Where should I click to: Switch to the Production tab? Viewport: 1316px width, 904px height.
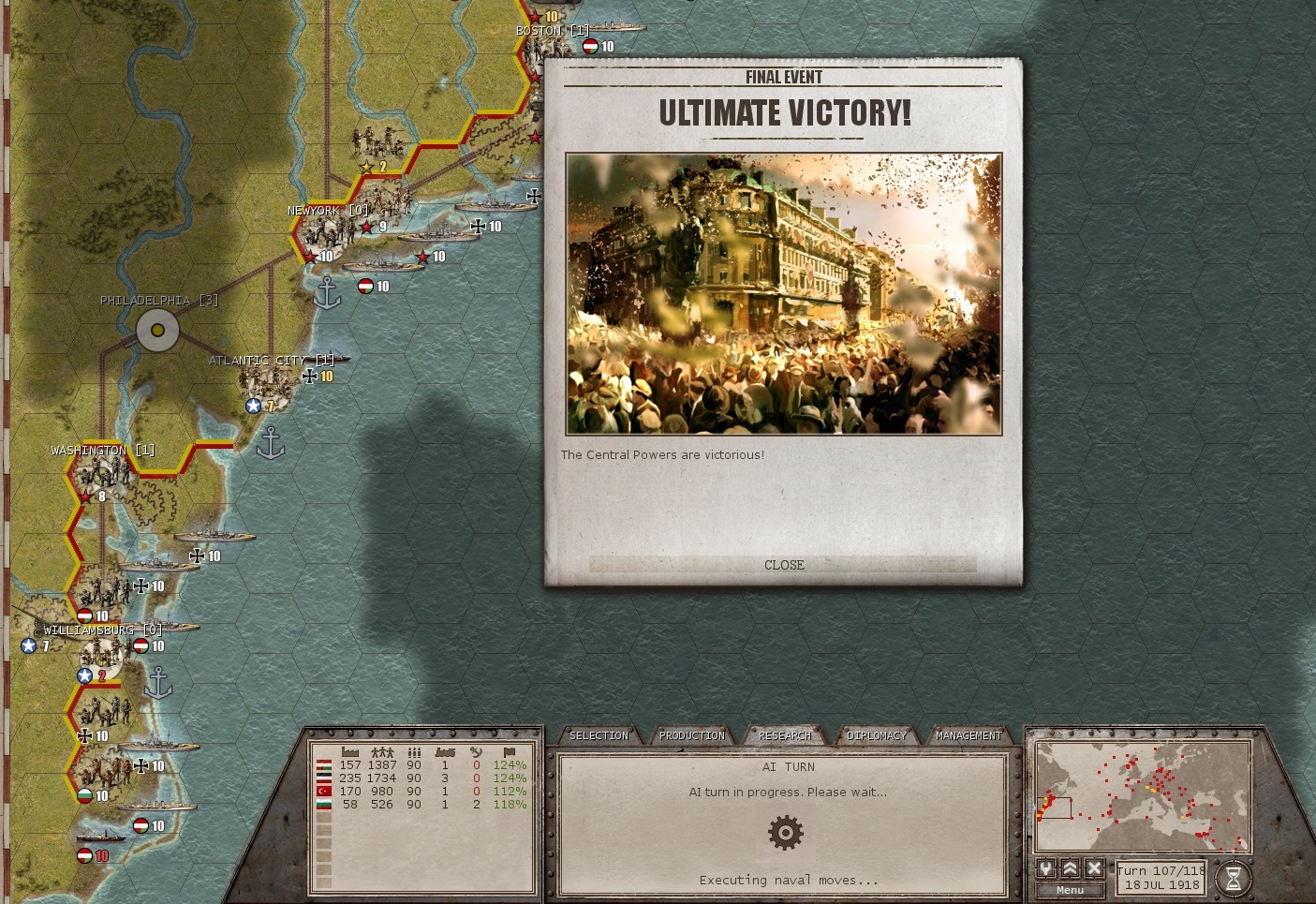coord(692,735)
